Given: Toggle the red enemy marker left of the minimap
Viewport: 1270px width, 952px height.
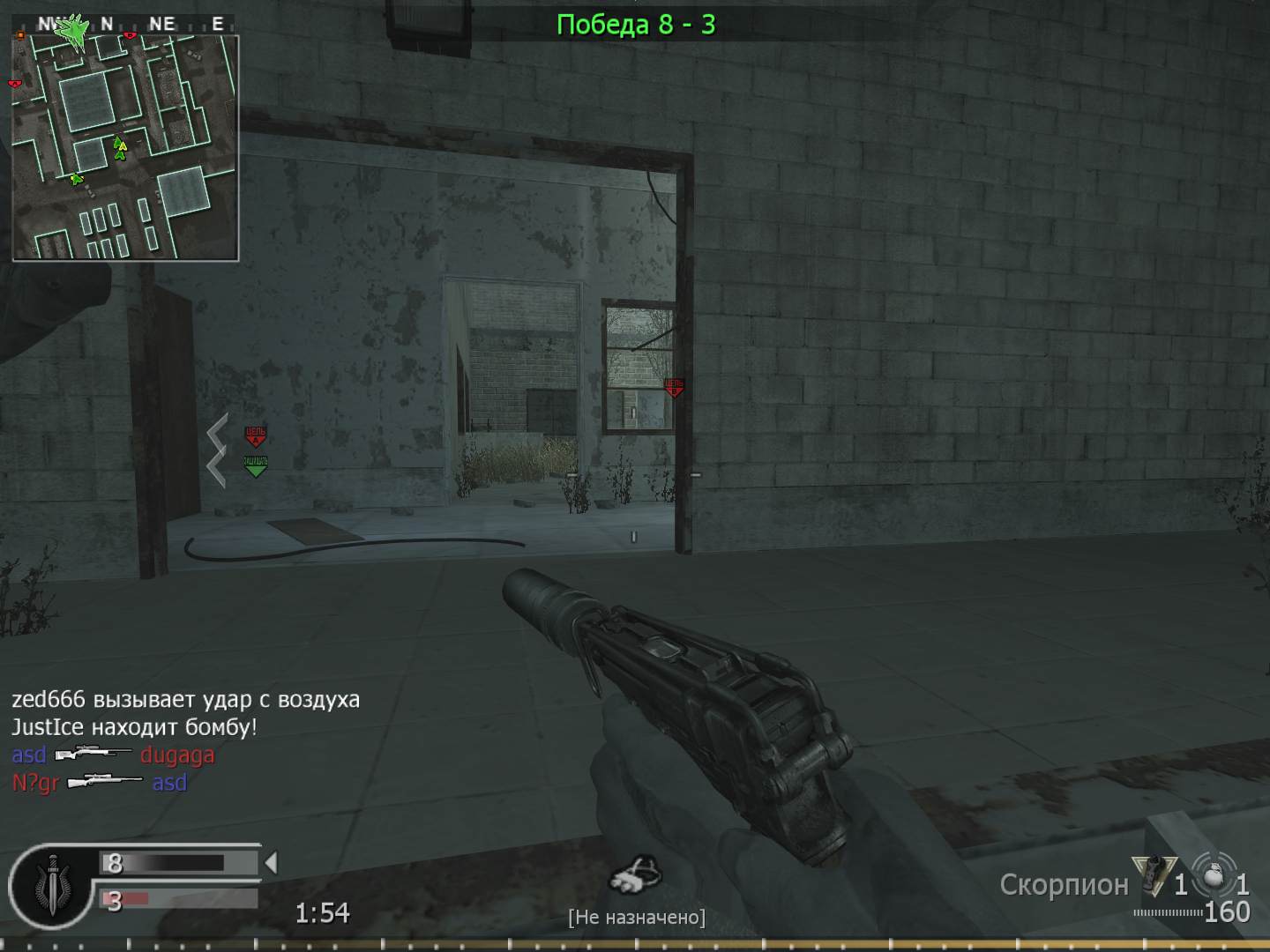Looking at the screenshot, I should (x=12, y=84).
